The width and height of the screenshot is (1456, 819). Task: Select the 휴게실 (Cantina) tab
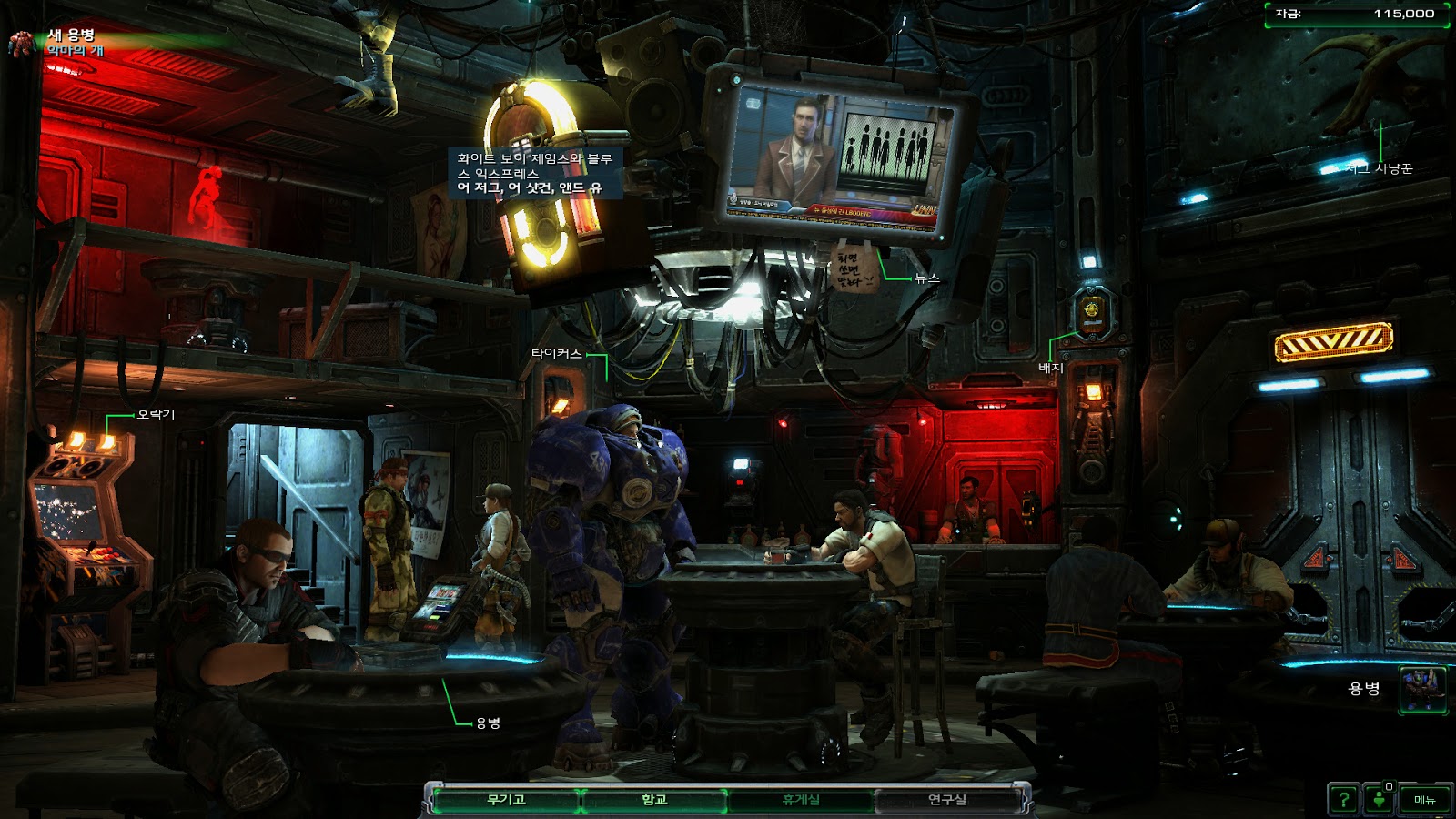801,800
